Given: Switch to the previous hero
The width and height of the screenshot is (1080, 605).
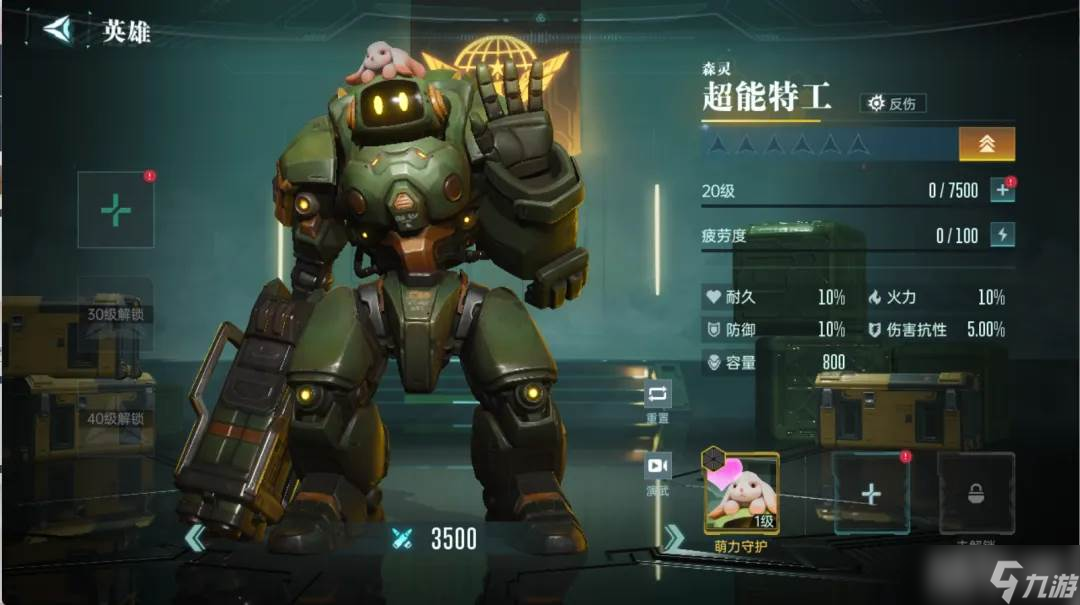Looking at the screenshot, I should (195, 538).
